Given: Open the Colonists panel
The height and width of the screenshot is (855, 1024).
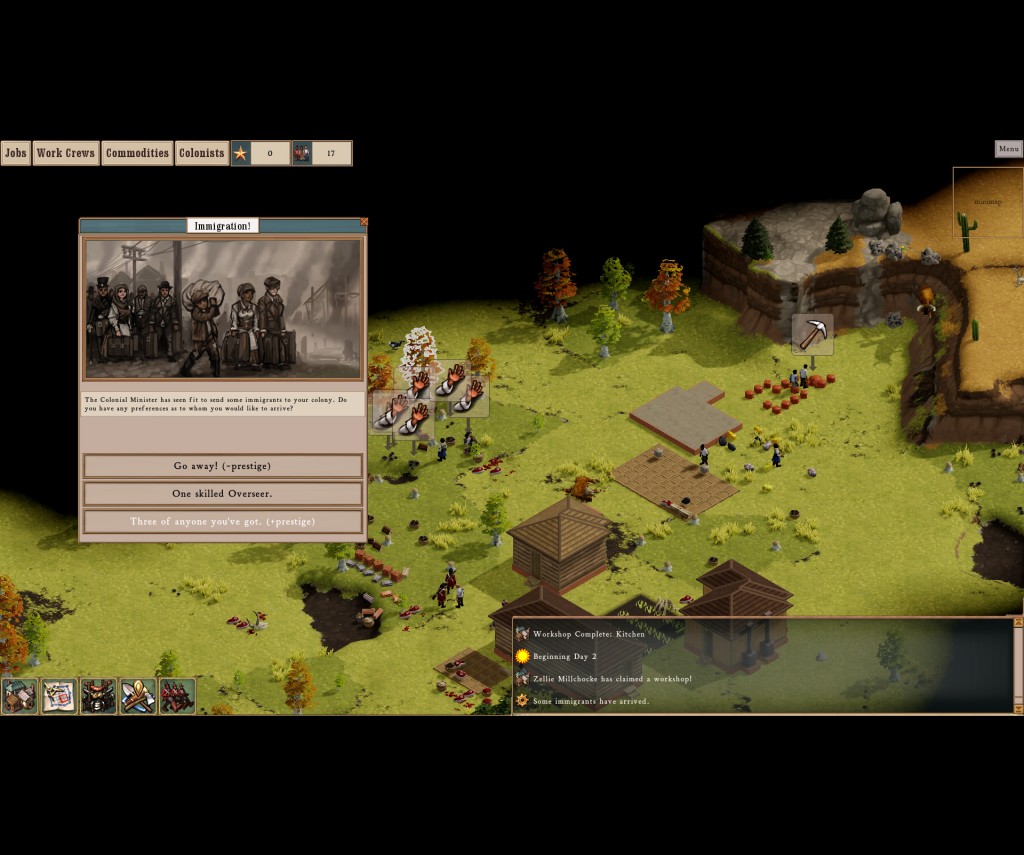Looking at the screenshot, I should [x=201, y=153].
